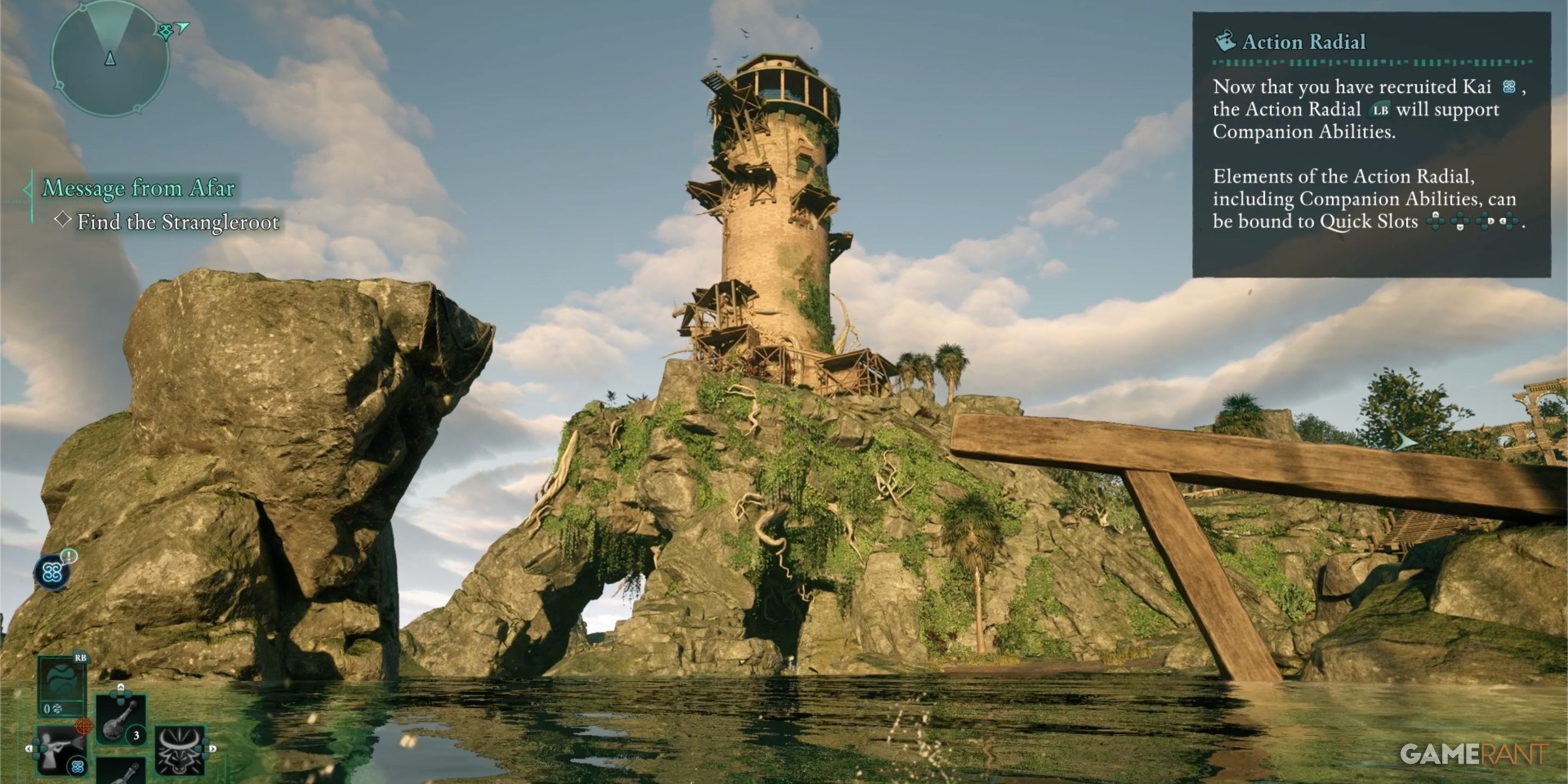Click the red target reticle marker on the HUD

click(x=84, y=726)
